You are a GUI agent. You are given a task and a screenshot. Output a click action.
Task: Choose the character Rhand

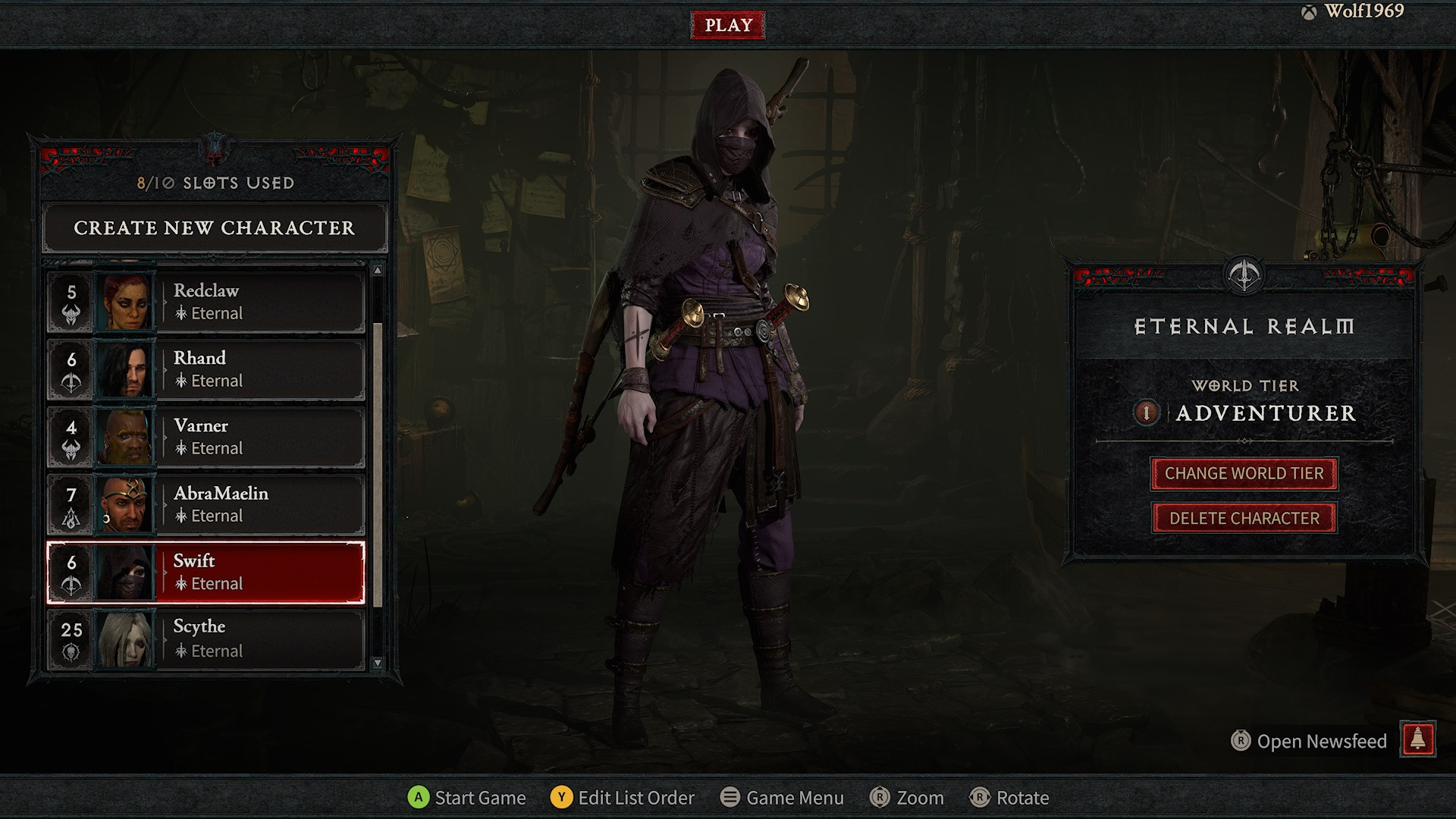[x=206, y=369]
